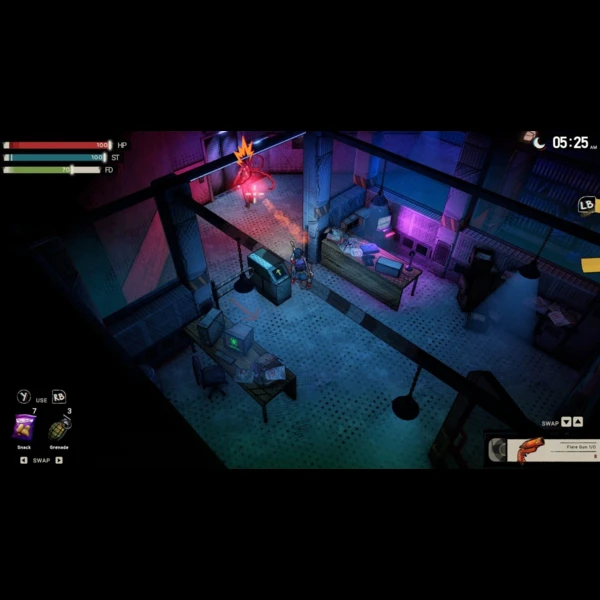Click the left item swap arrow

coord(24,461)
